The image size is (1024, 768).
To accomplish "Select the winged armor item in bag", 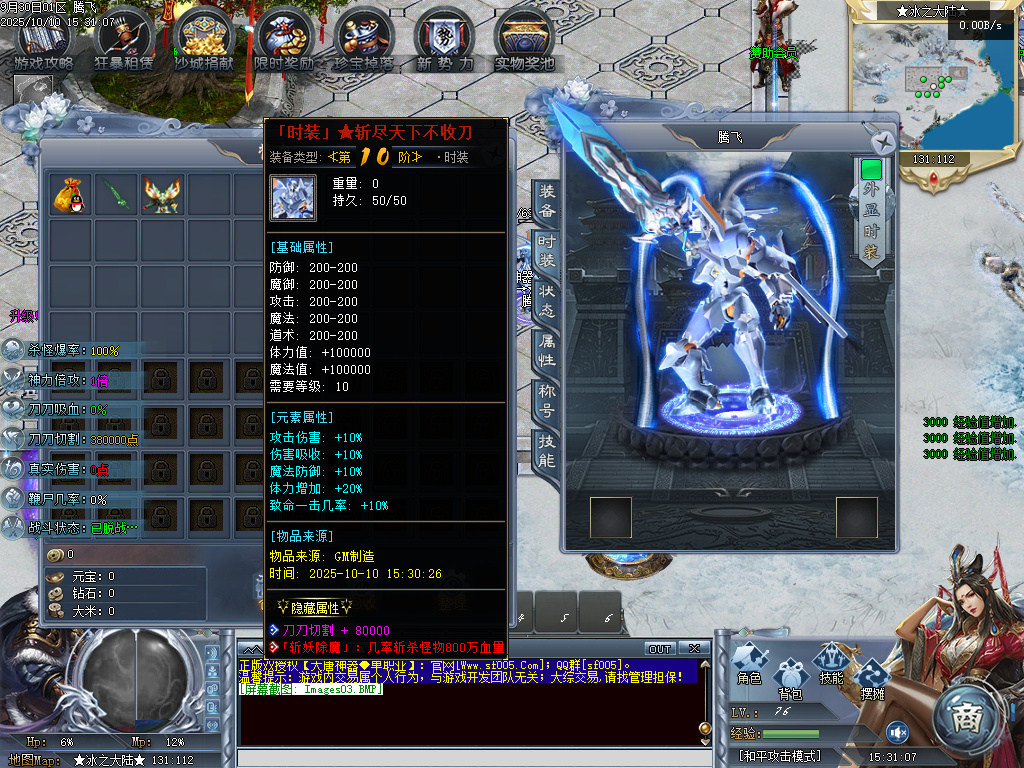I will point(161,194).
